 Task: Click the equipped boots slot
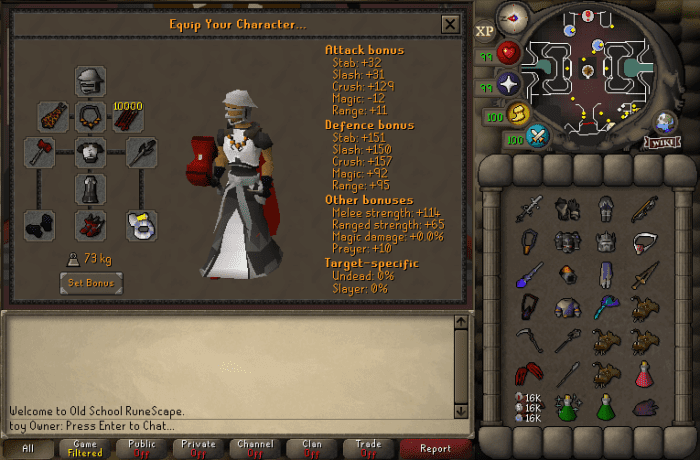coord(91,224)
